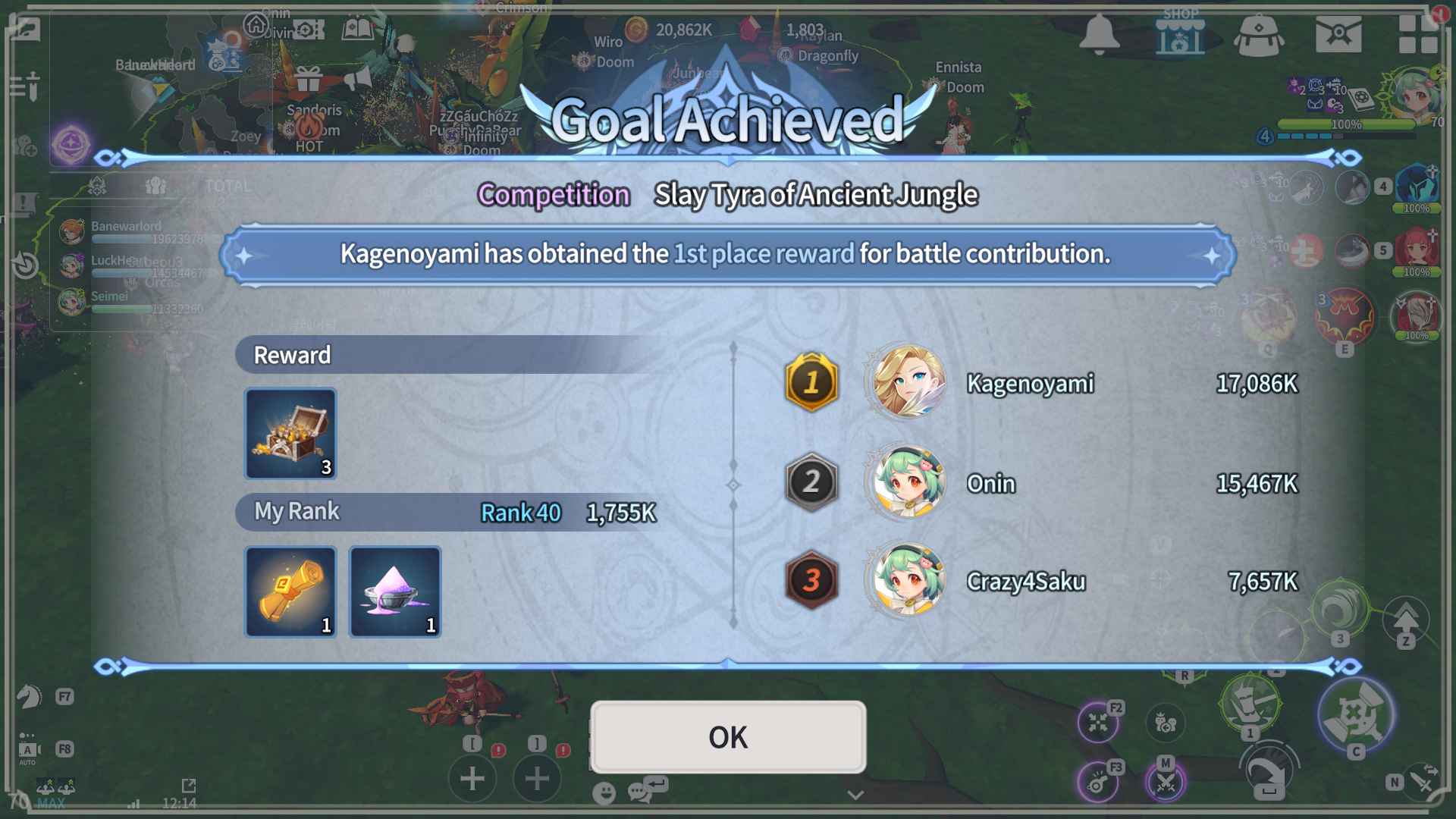Confirm the results with OK button
This screenshot has height=819, width=1456.
728,737
